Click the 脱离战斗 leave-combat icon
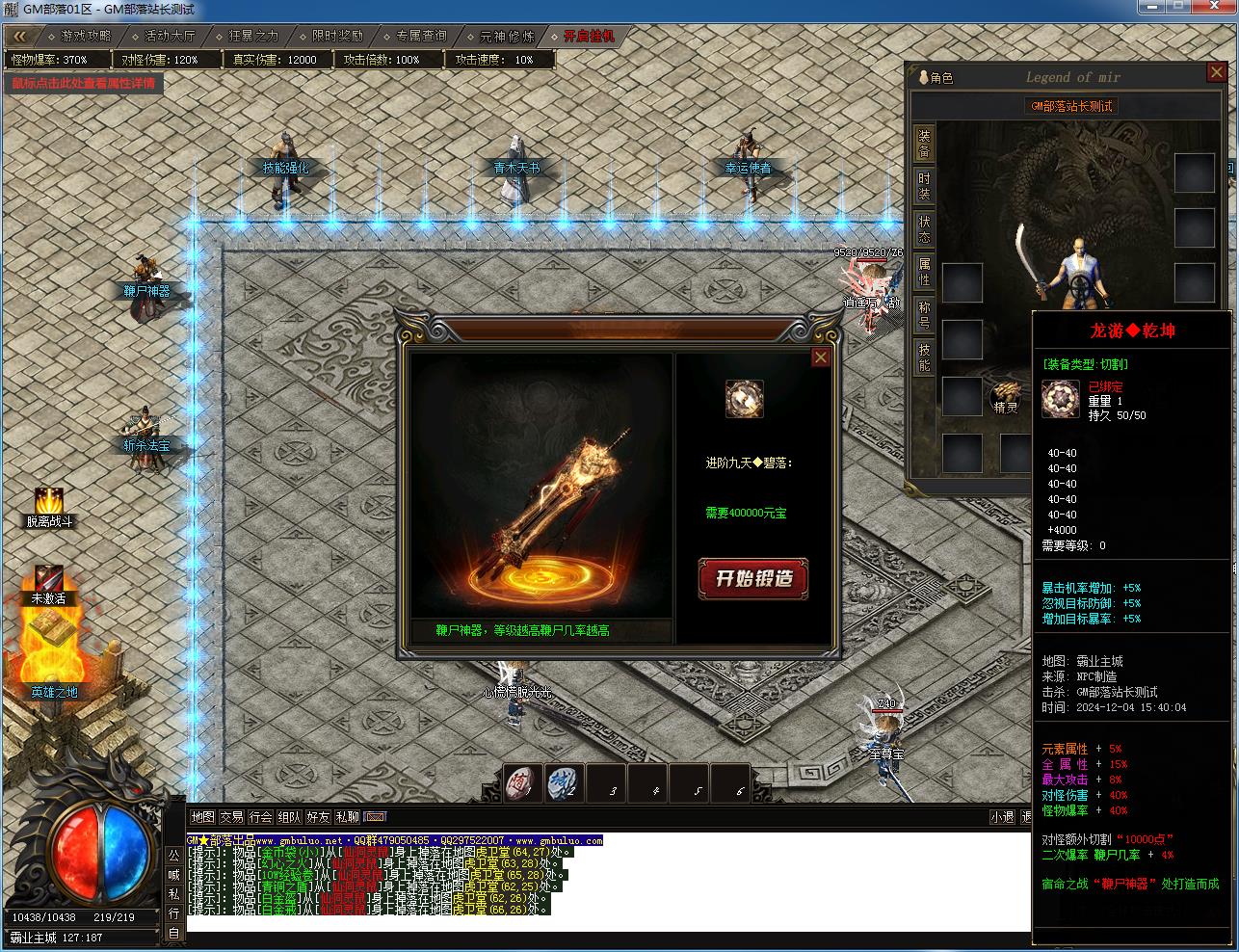 click(x=49, y=503)
